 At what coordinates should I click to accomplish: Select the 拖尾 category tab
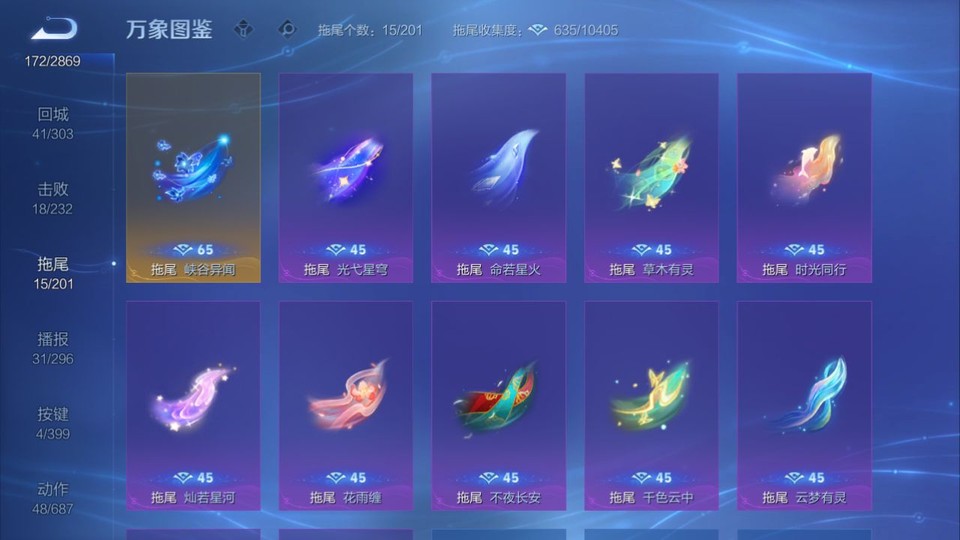pos(54,273)
